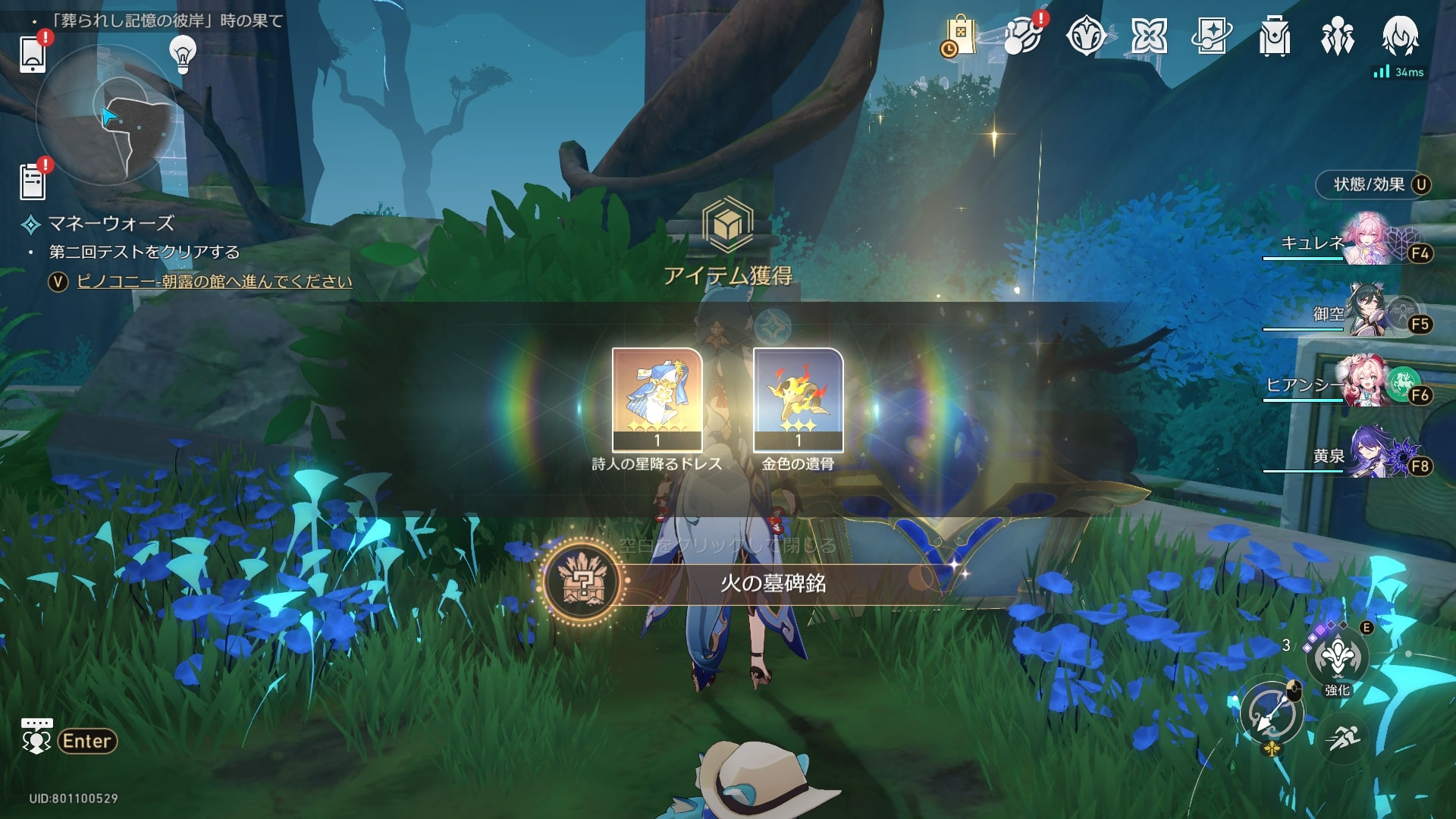Open the mission log clipboard icon
The height and width of the screenshot is (819, 1456).
coord(33,181)
